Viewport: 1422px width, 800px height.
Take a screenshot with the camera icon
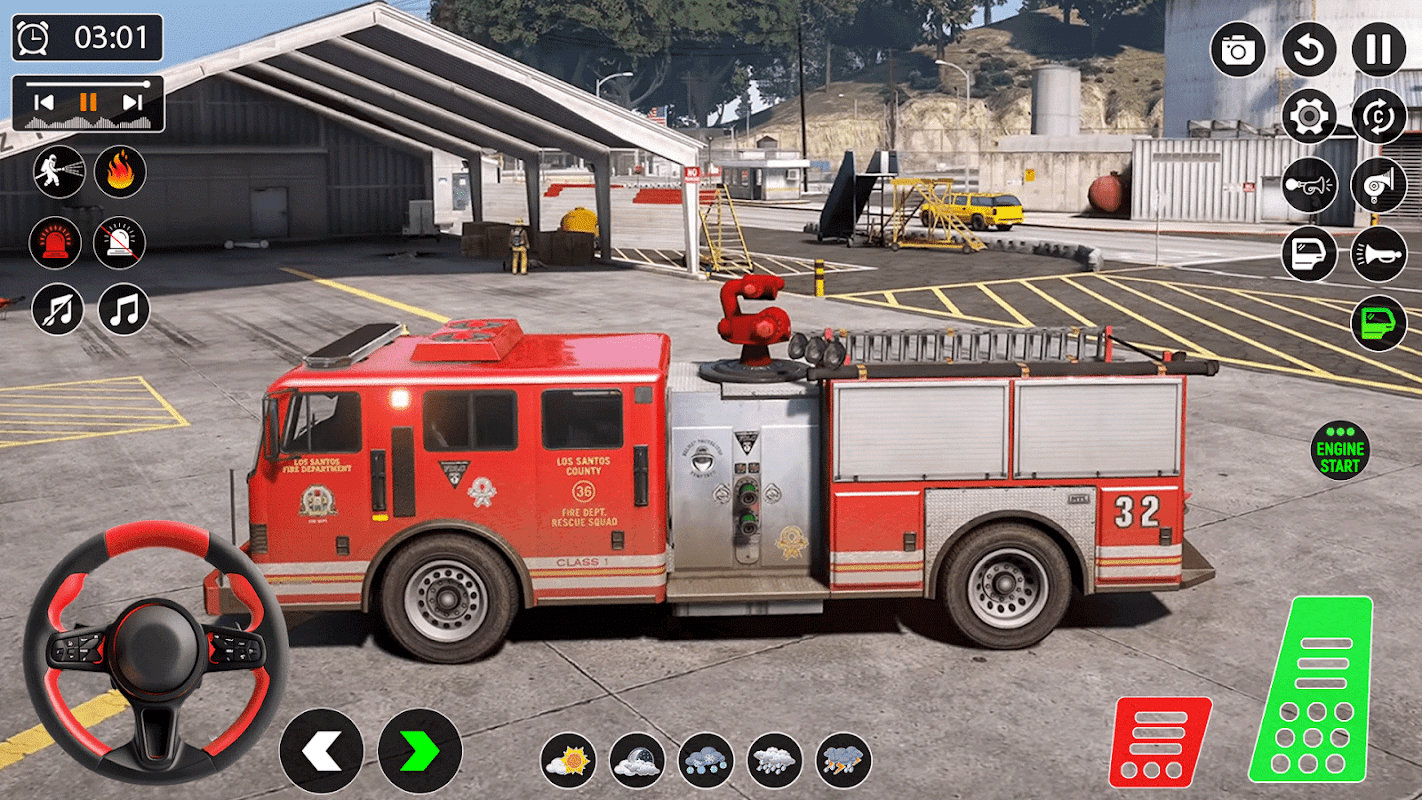coord(1238,49)
